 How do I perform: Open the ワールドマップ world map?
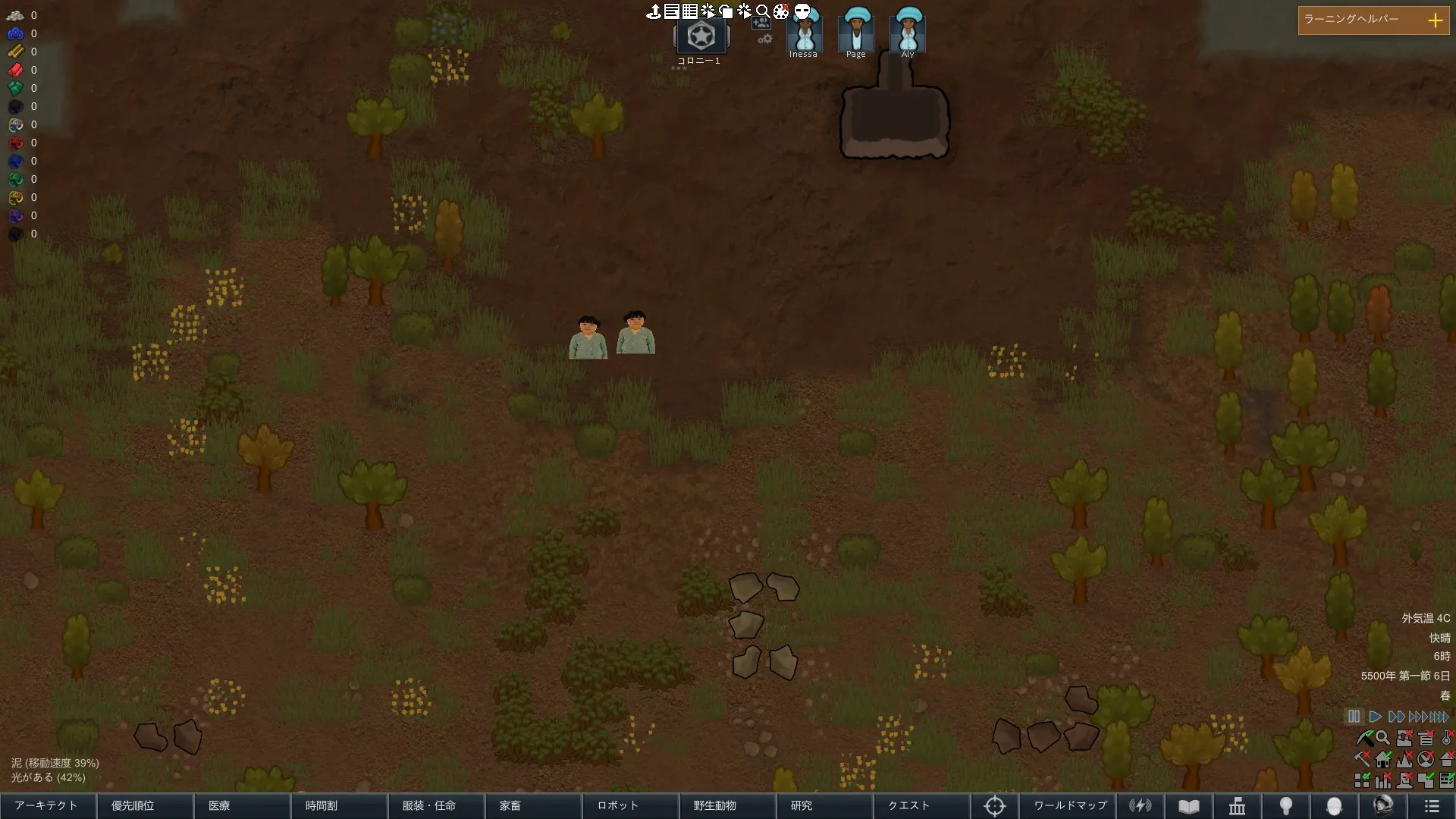1070,805
